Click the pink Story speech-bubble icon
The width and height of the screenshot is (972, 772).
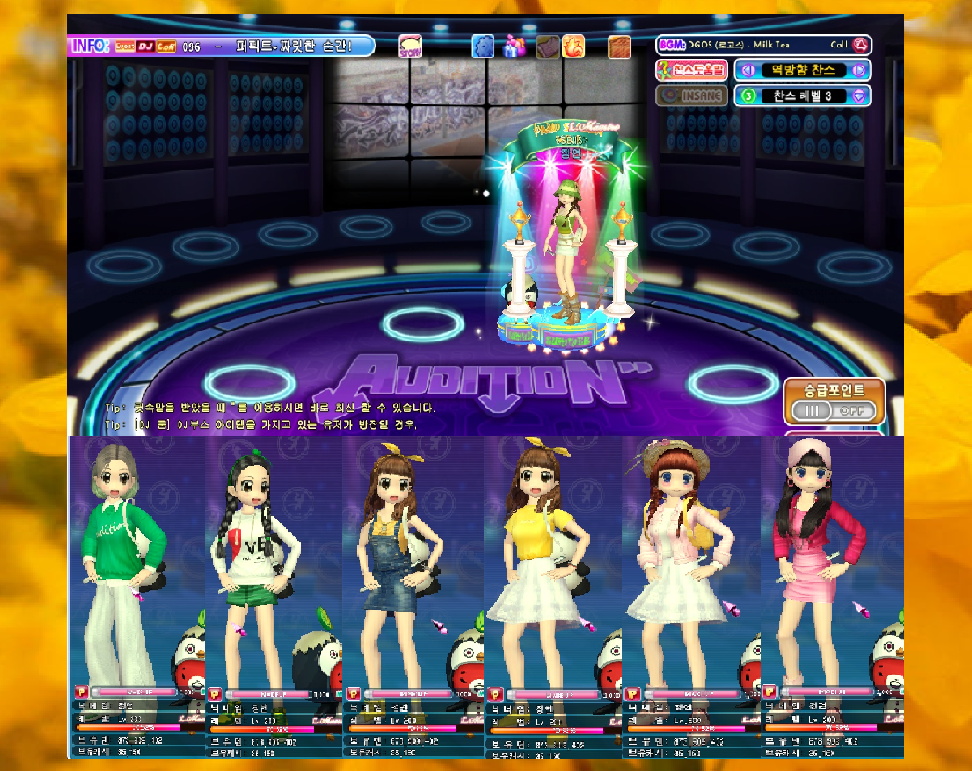pos(410,46)
